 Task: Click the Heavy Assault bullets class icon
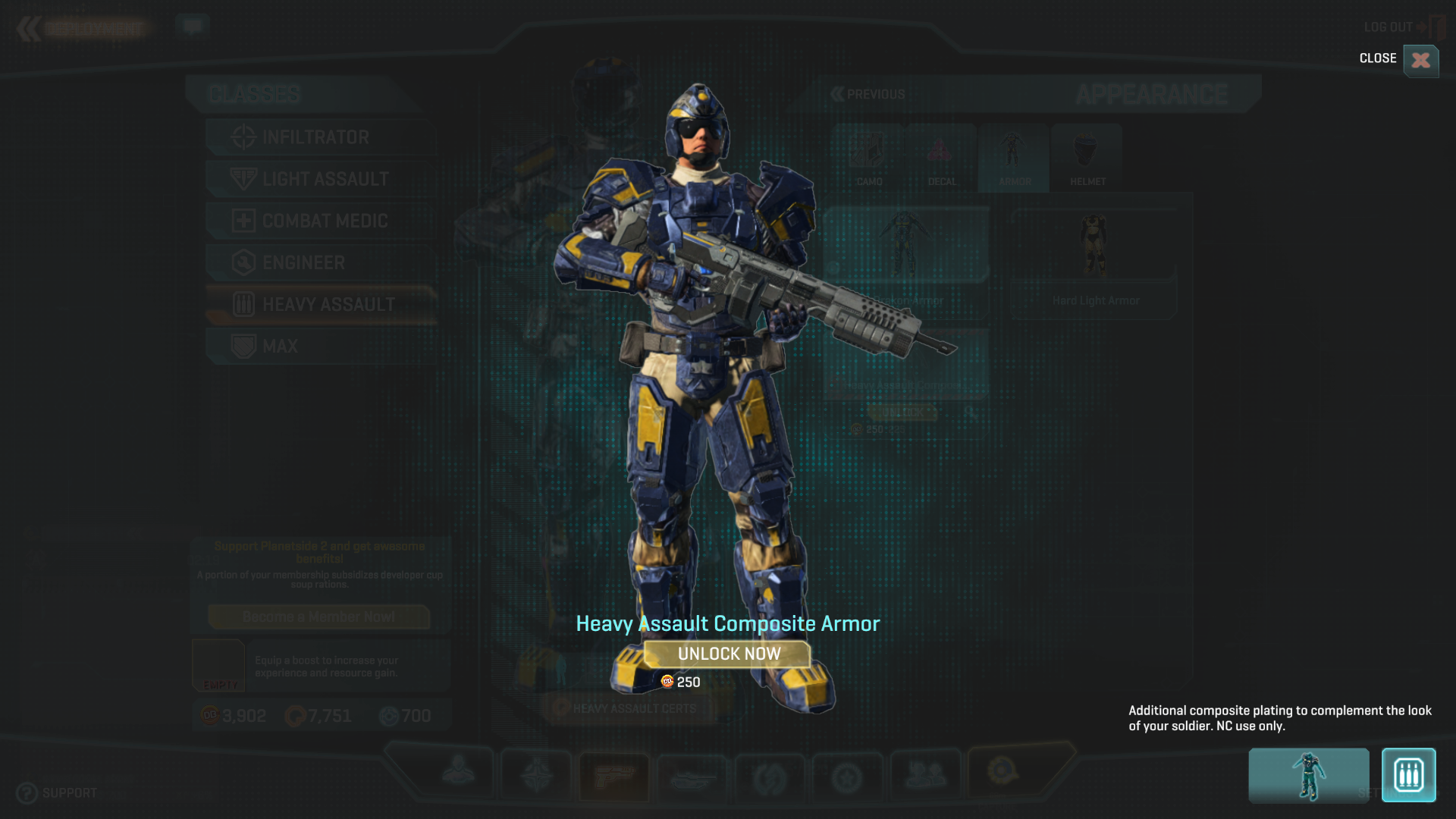(1408, 775)
